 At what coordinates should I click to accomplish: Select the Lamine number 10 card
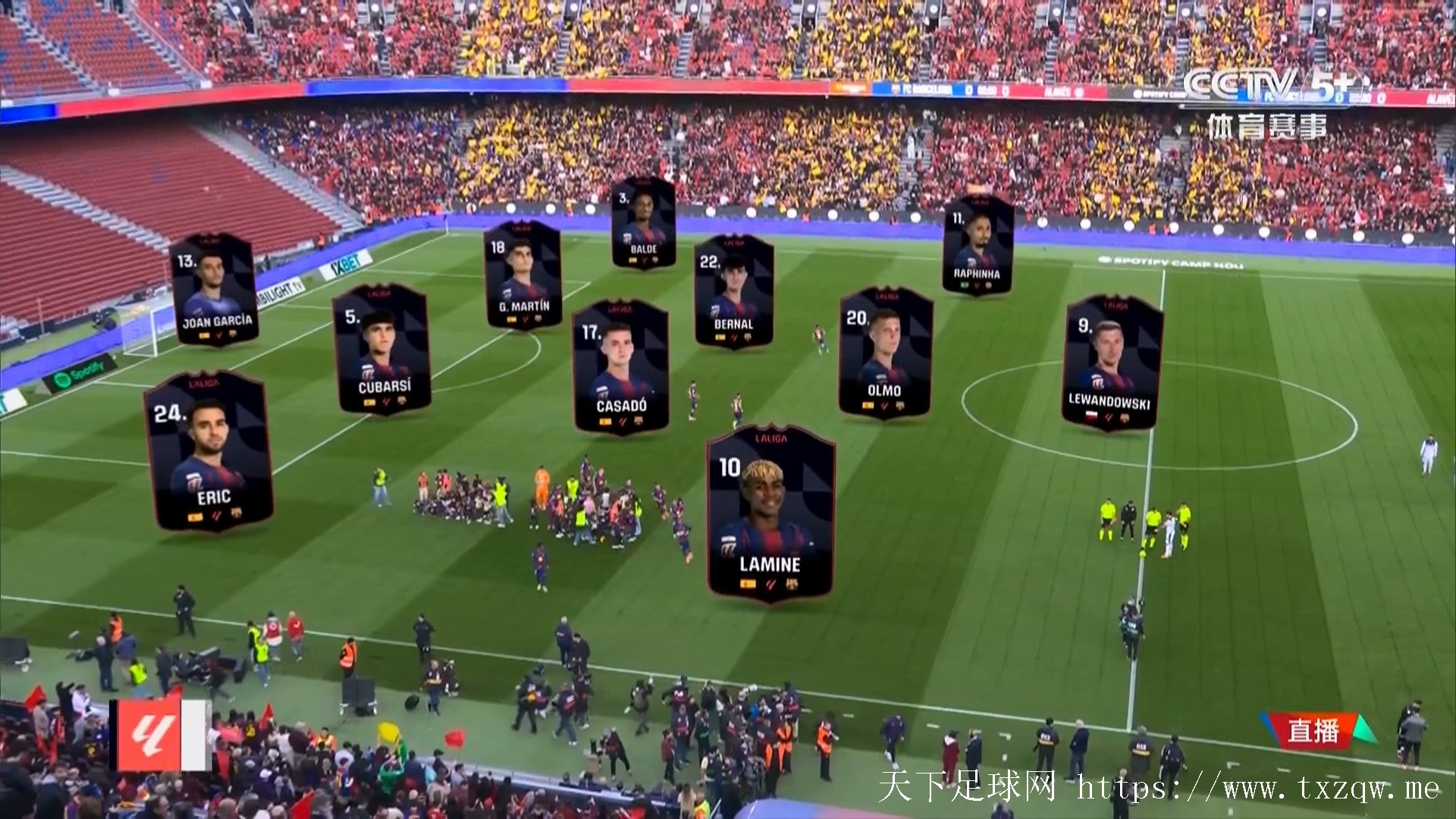[770, 516]
